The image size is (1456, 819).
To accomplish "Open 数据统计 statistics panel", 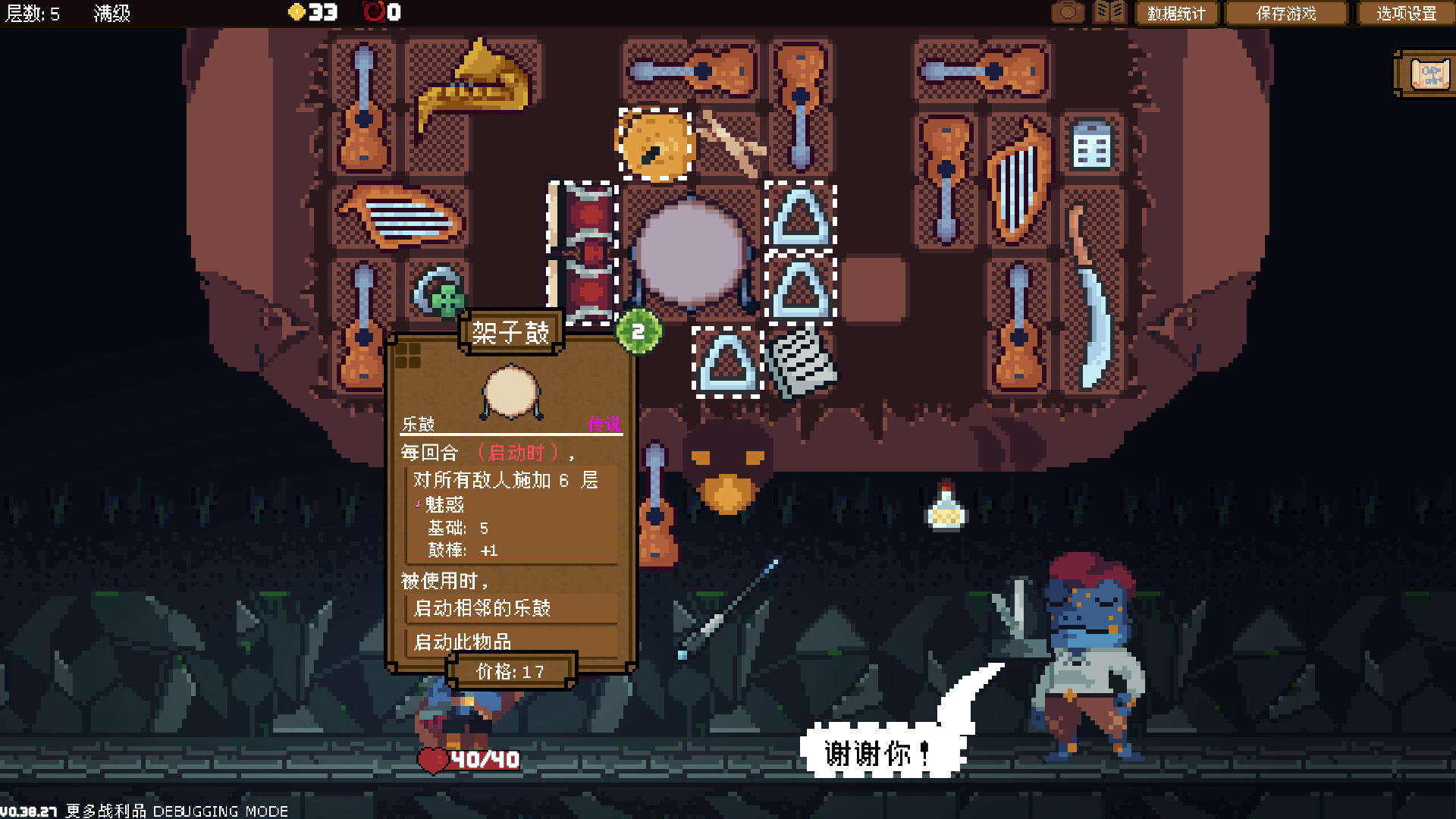I will coord(1177,13).
